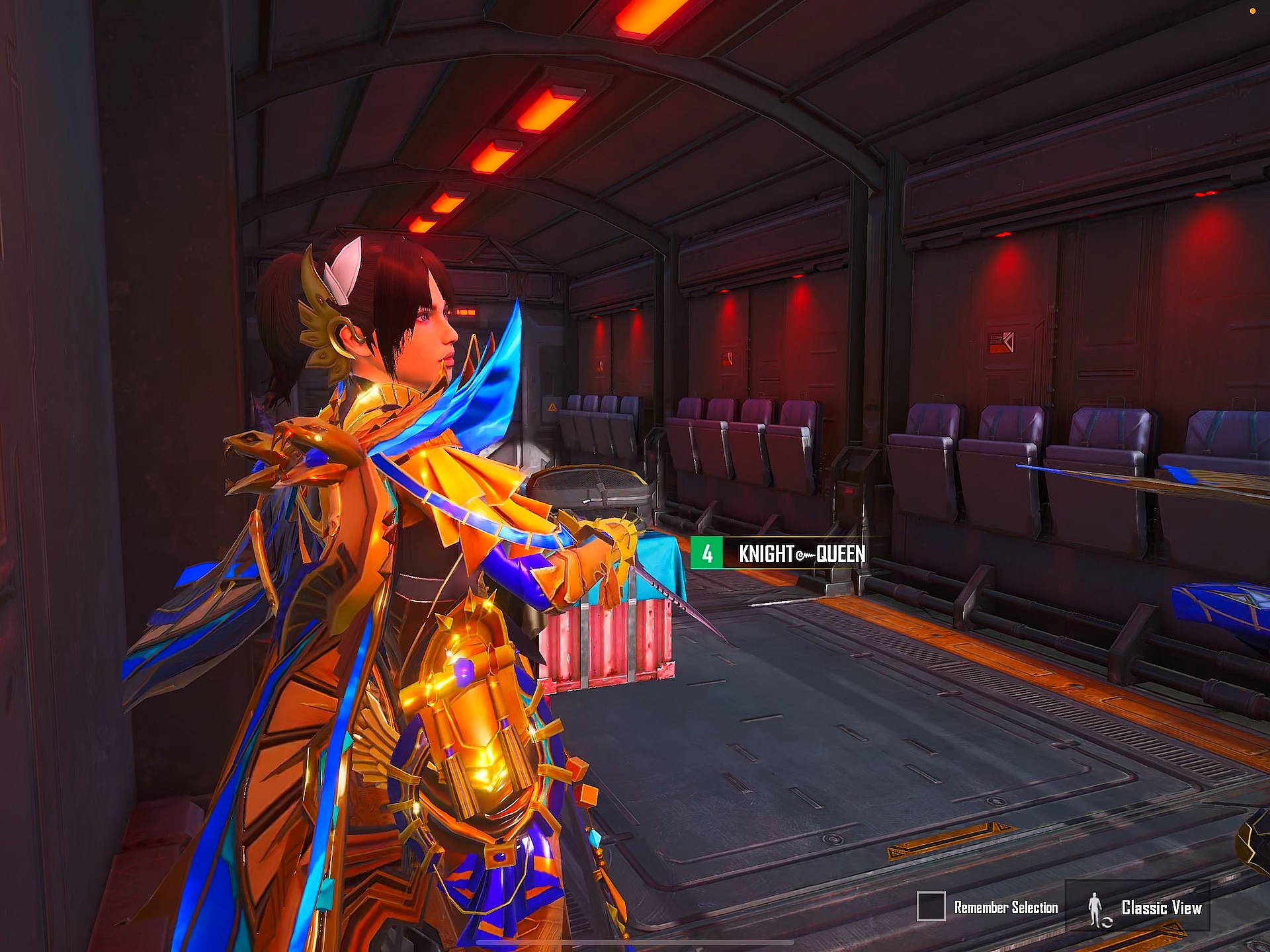The width and height of the screenshot is (1270, 952).
Task: Tick the Remember Selection checkbox
Action: click(x=931, y=906)
